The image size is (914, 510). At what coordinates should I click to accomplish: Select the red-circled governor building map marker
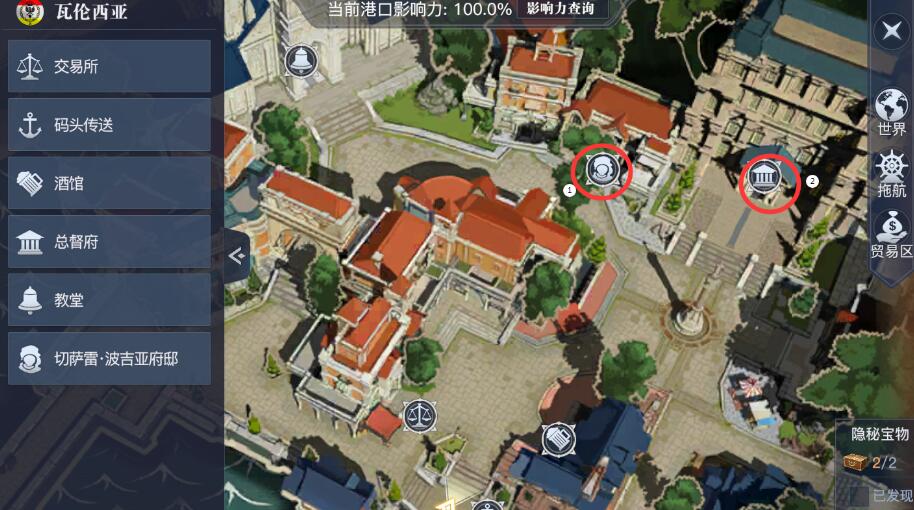click(766, 179)
